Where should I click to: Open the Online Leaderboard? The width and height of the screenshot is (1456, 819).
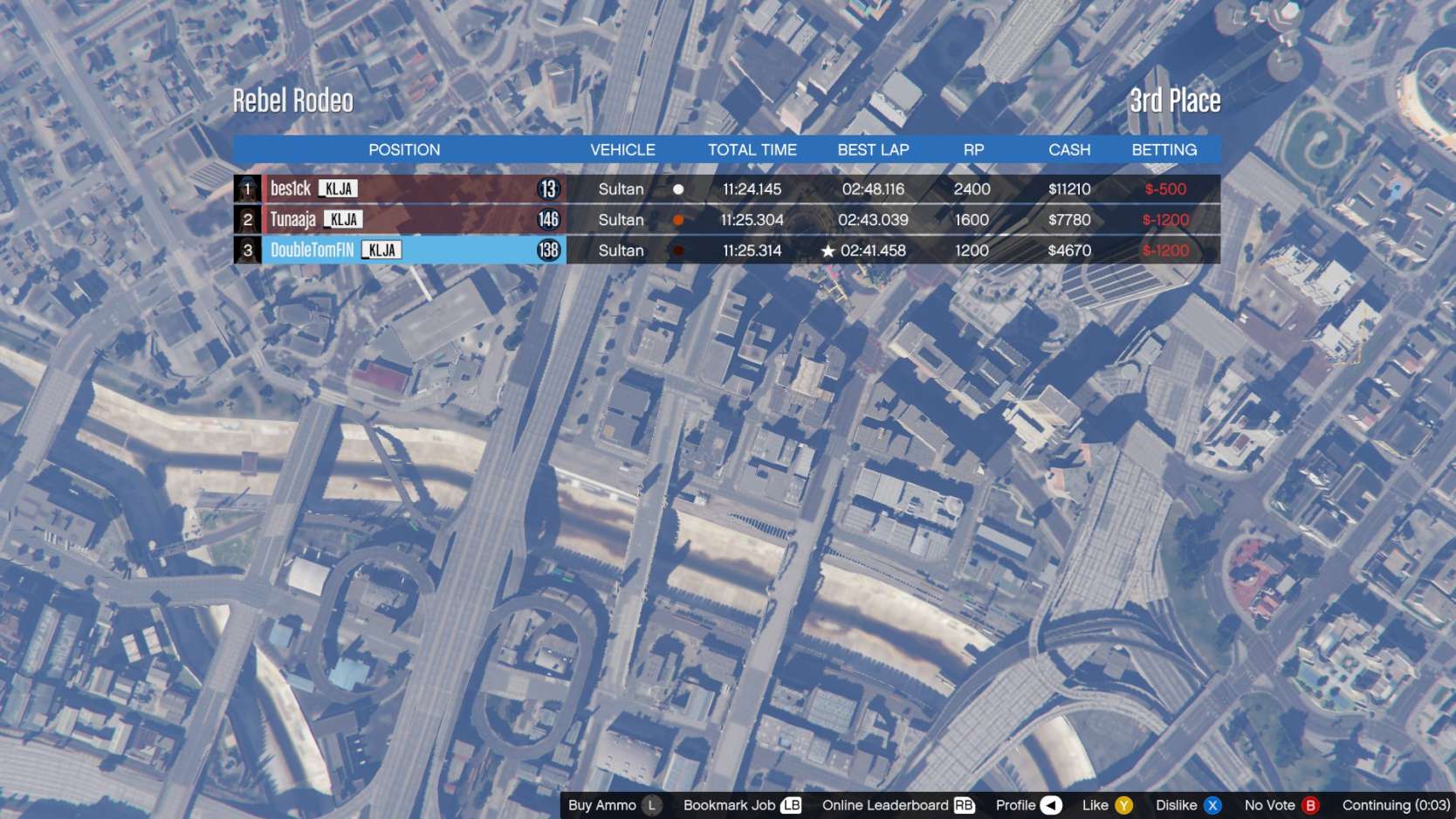click(x=898, y=805)
